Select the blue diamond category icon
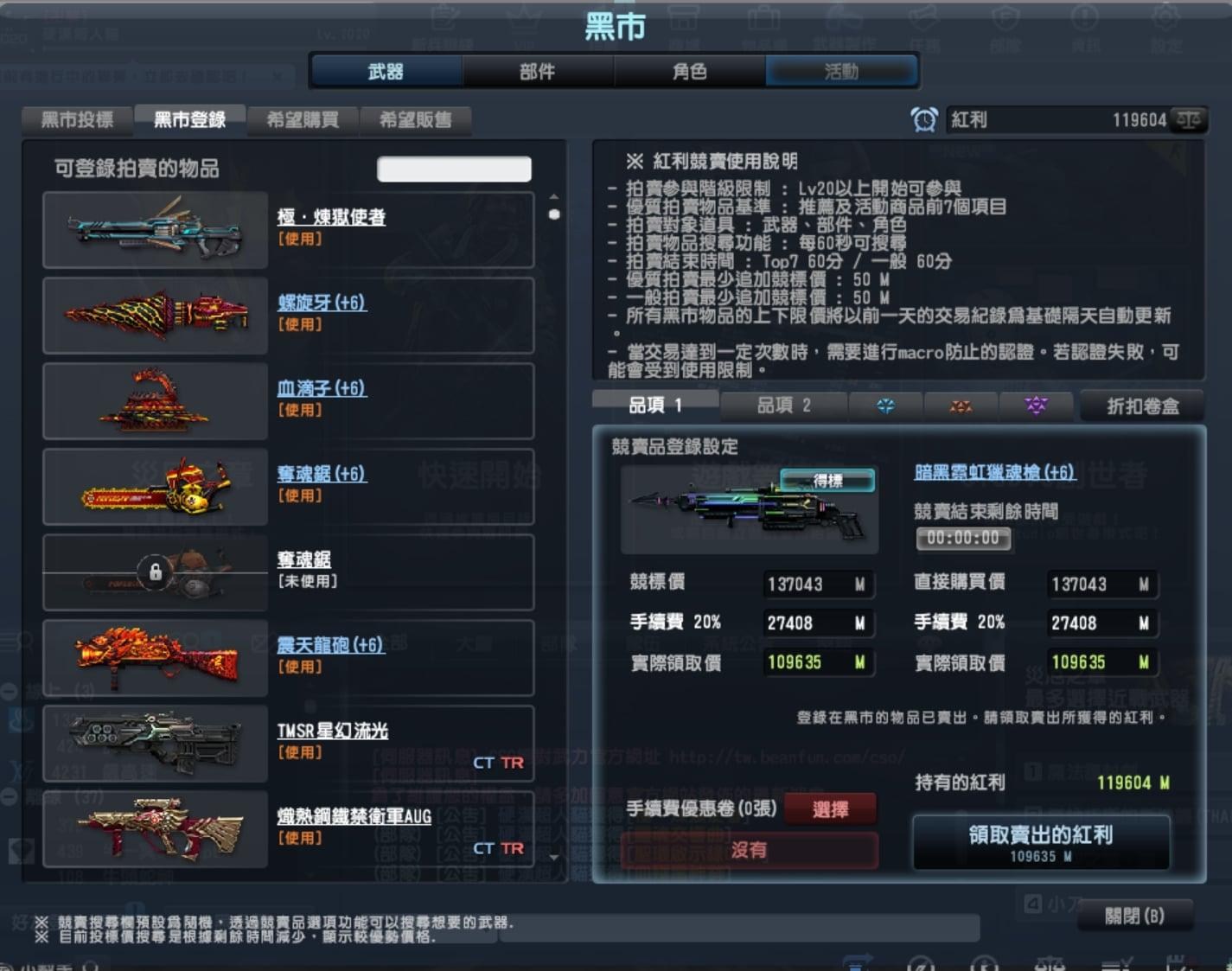 tap(885, 406)
